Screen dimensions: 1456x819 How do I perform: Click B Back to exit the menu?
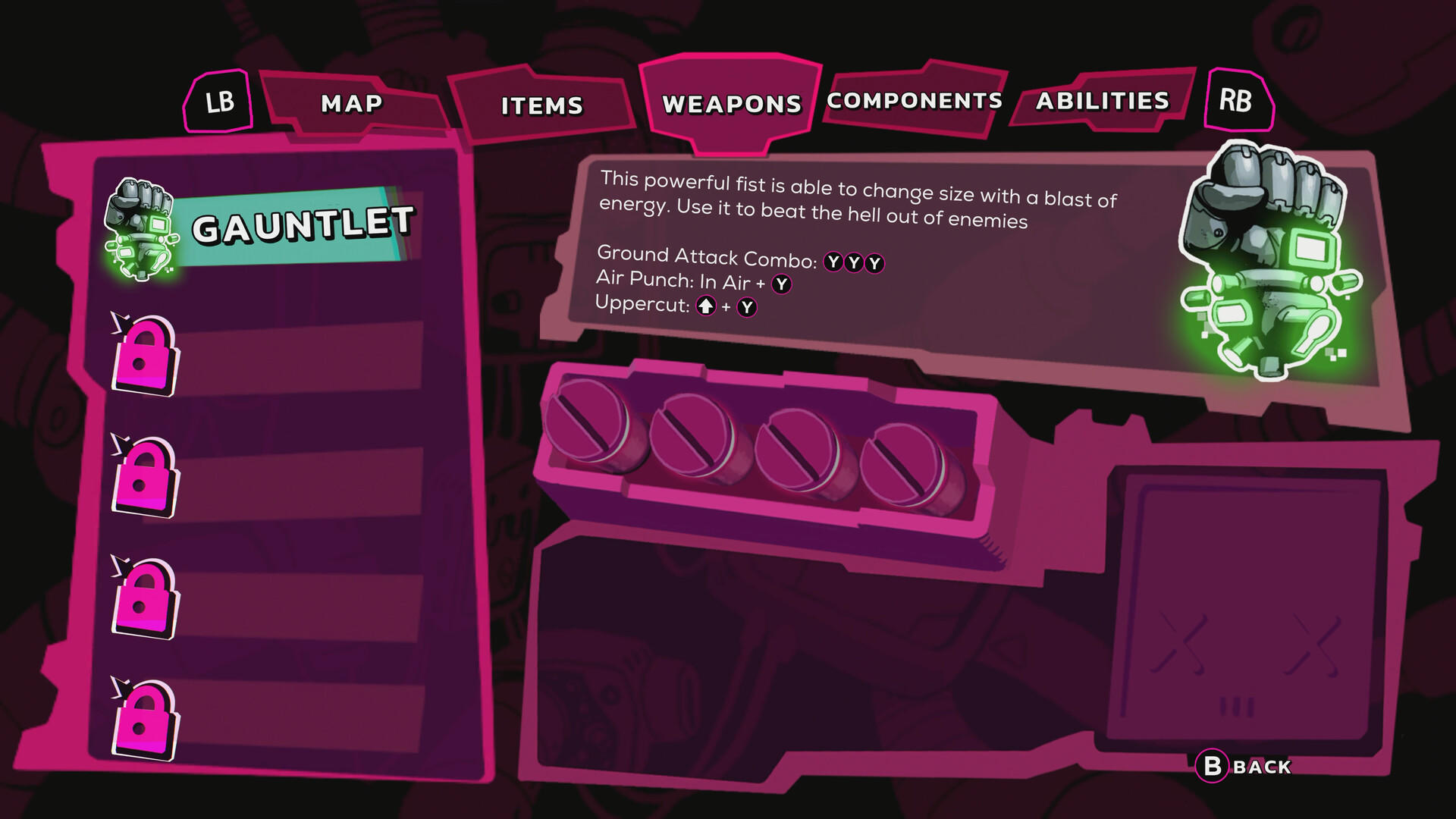[1240, 767]
